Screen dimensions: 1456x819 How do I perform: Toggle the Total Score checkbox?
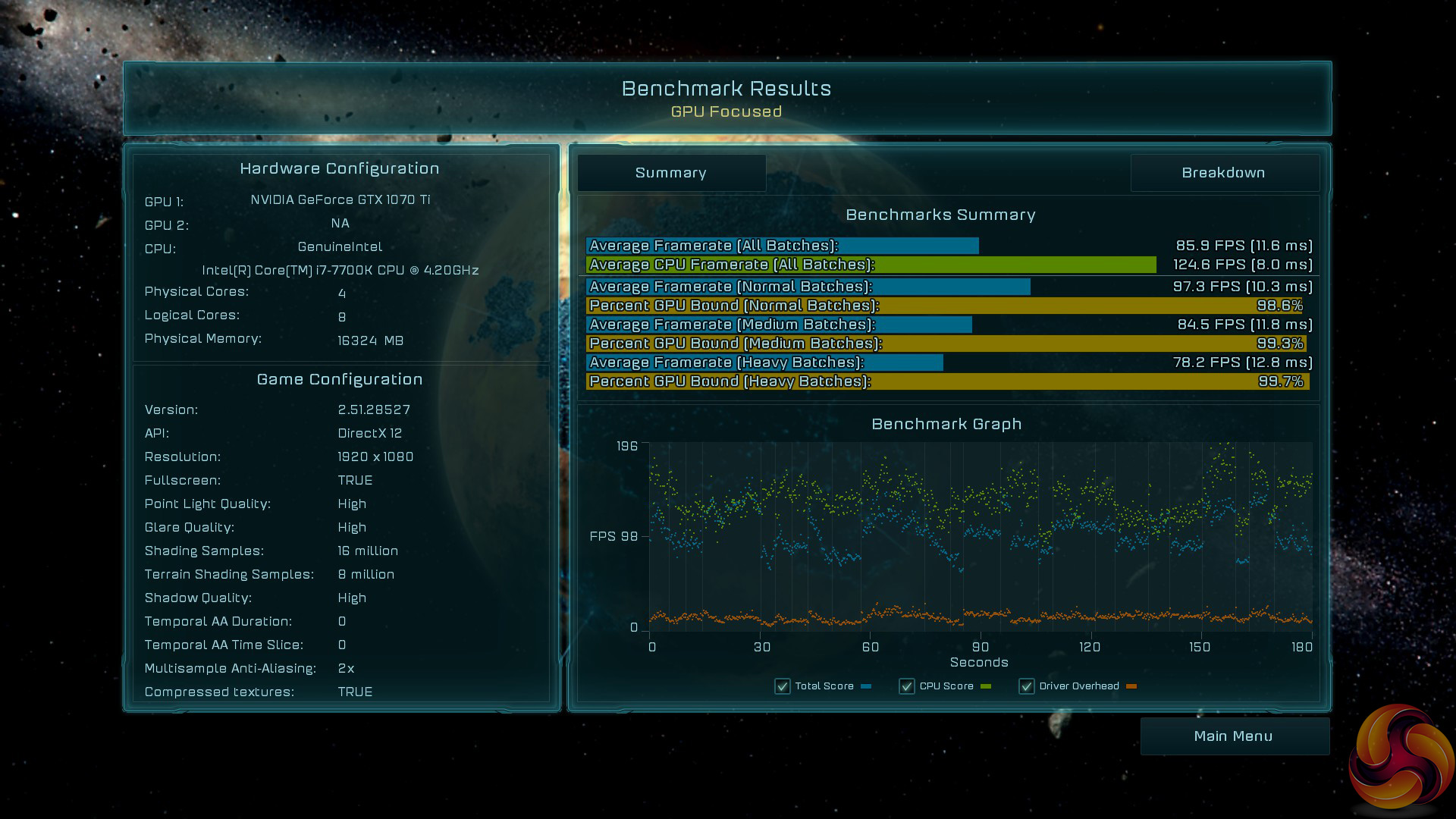click(783, 686)
